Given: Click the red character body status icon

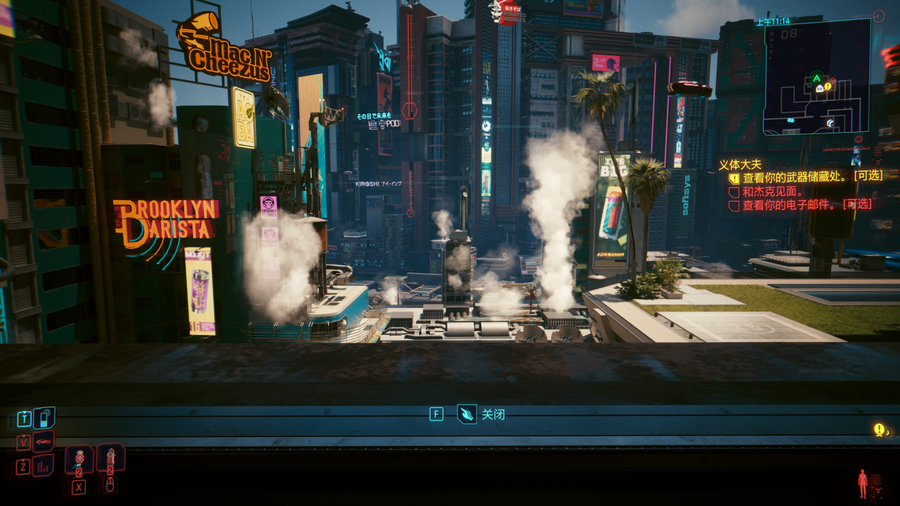Looking at the screenshot, I should coord(863,484).
